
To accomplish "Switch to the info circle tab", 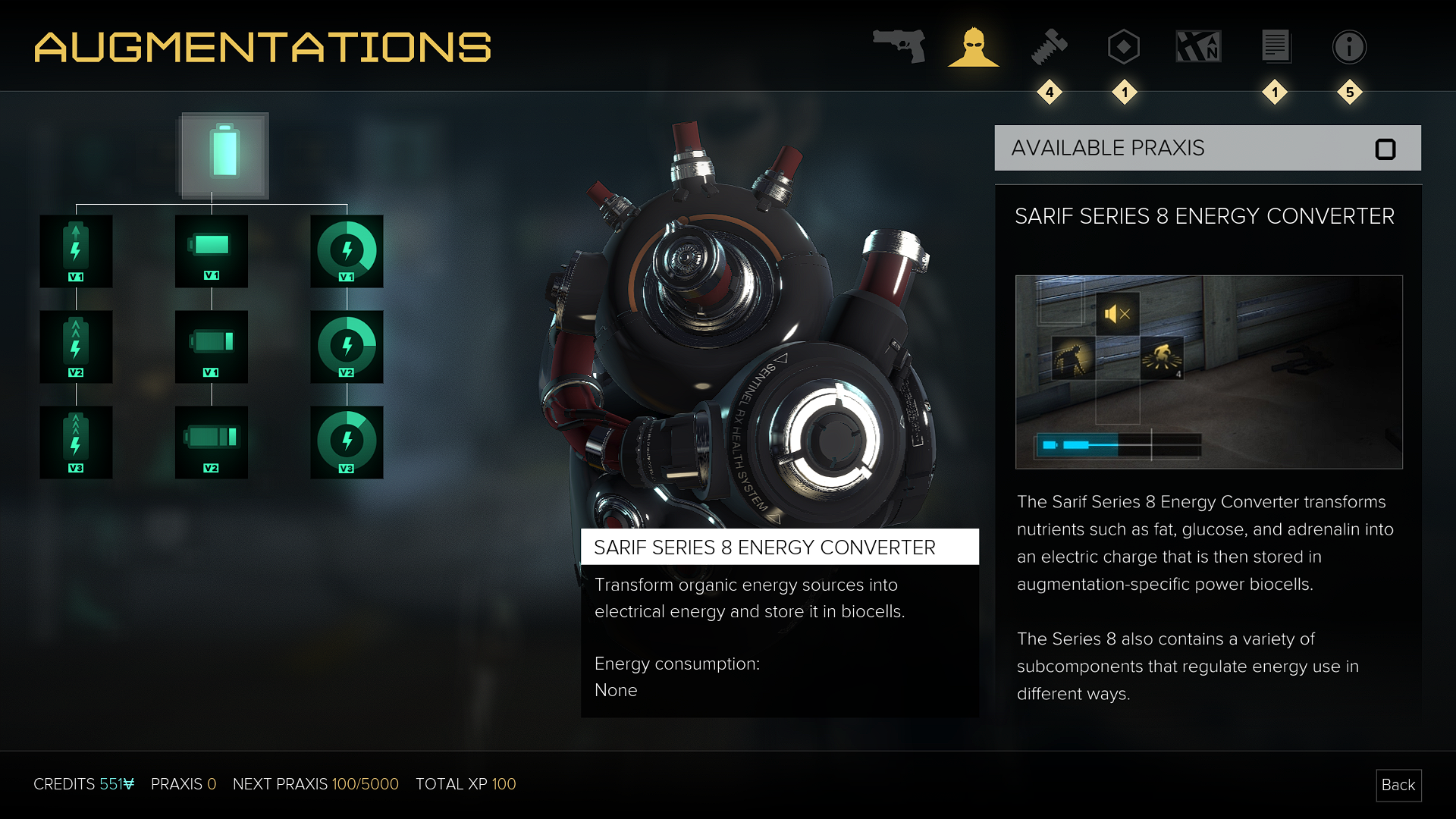I will pyautogui.click(x=1349, y=46).
